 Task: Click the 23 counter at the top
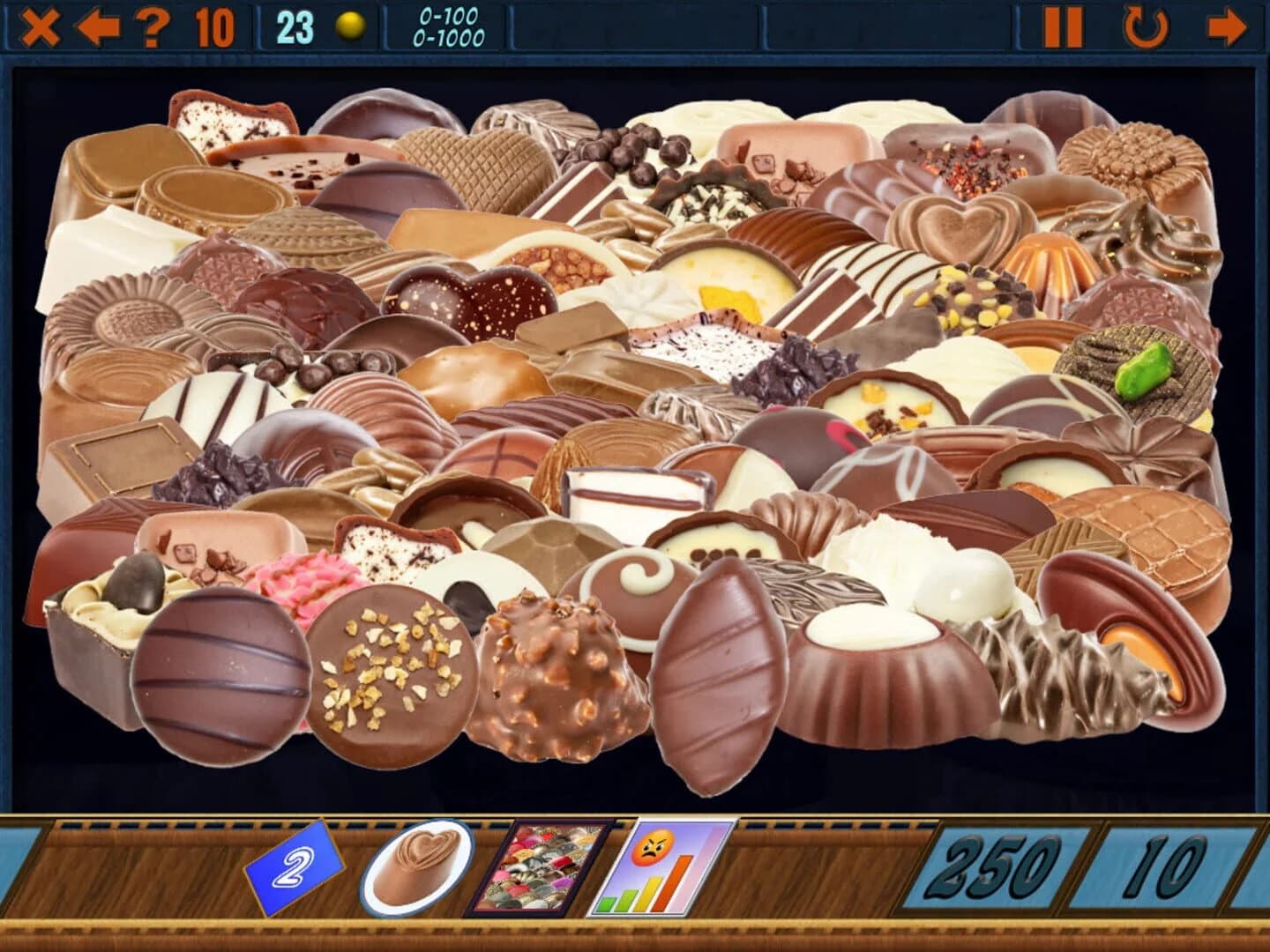point(295,24)
